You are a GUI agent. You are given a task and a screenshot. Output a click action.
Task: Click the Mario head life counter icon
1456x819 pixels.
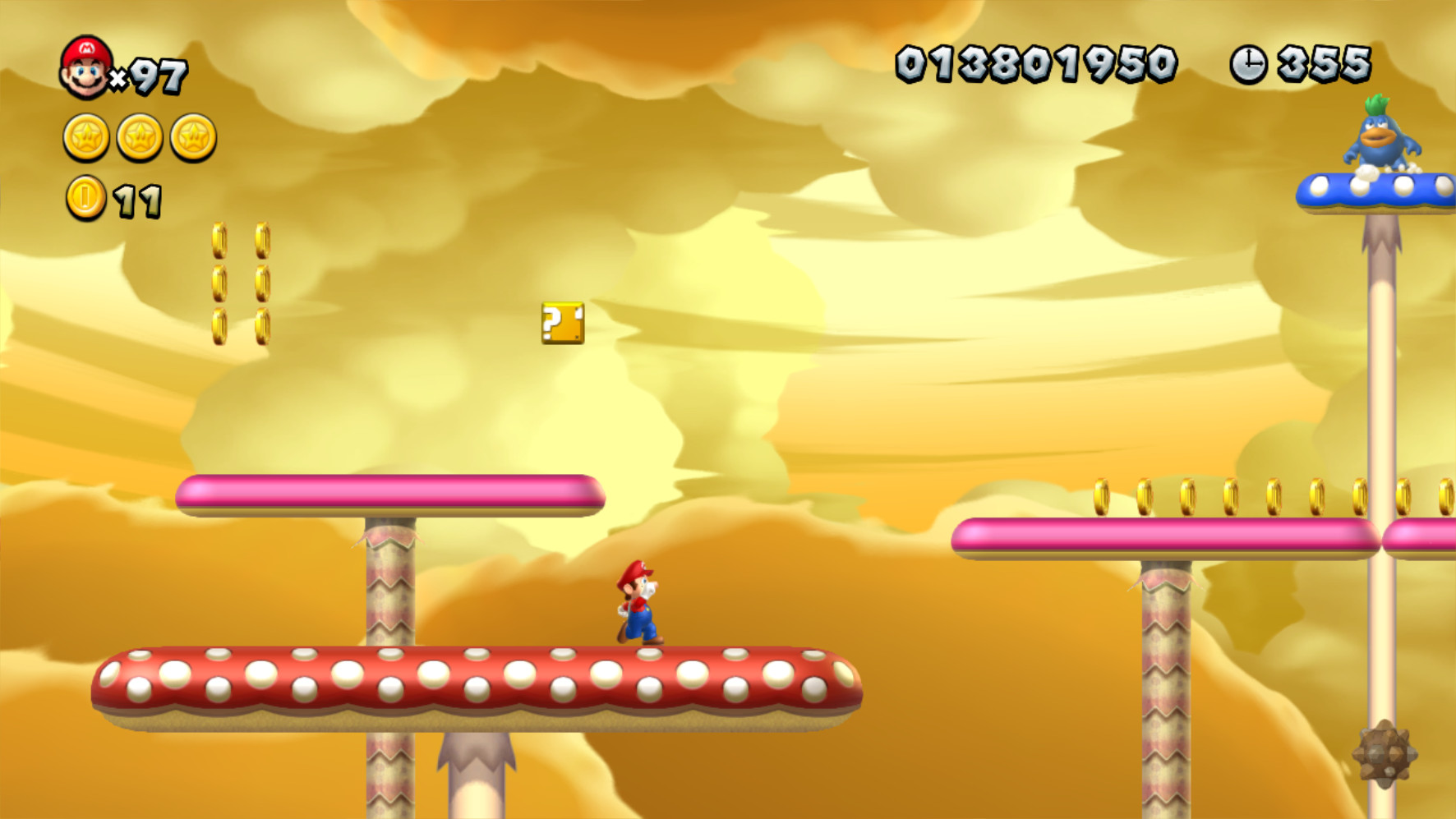point(85,64)
